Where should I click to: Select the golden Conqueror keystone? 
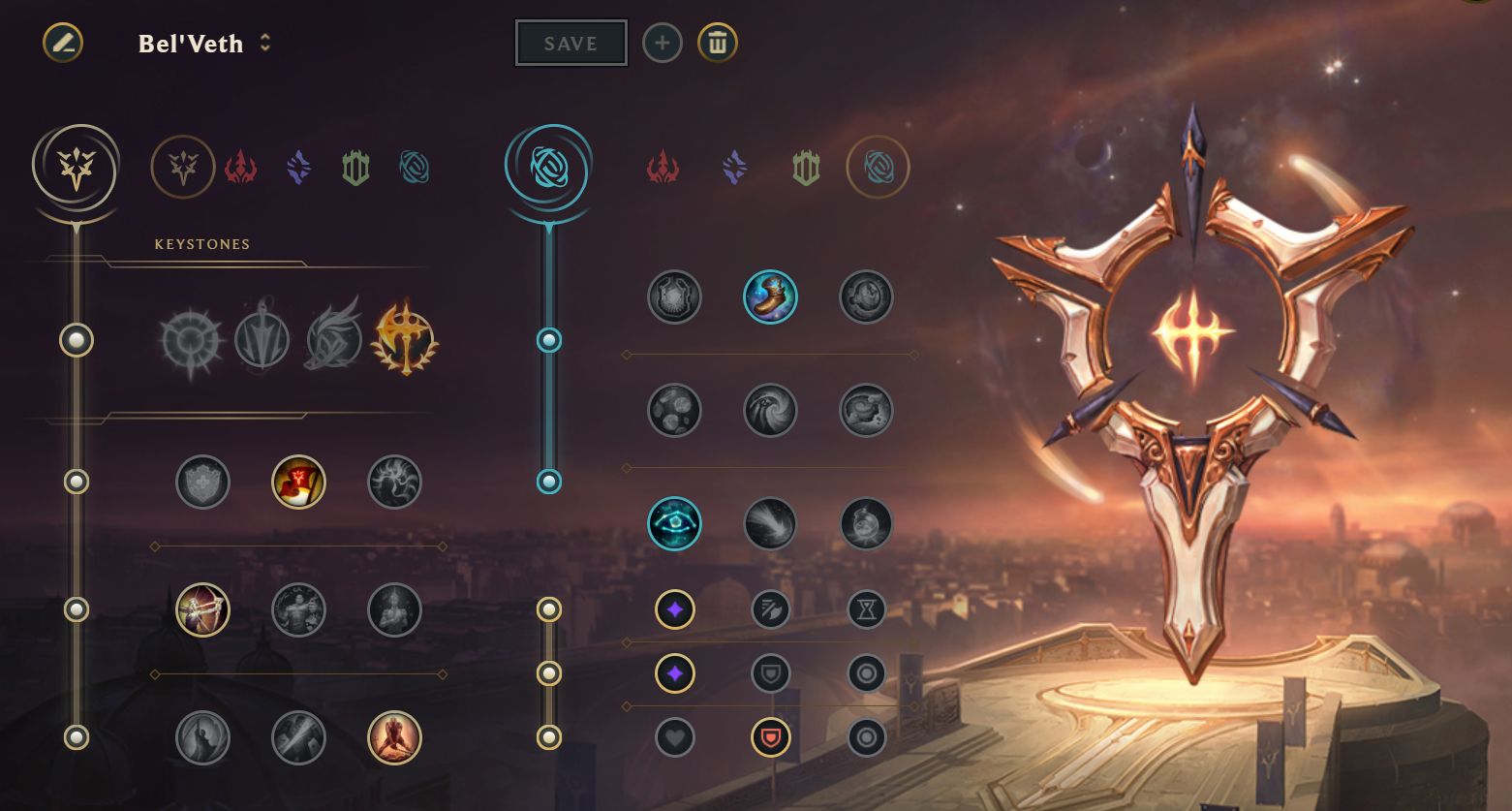pos(405,341)
